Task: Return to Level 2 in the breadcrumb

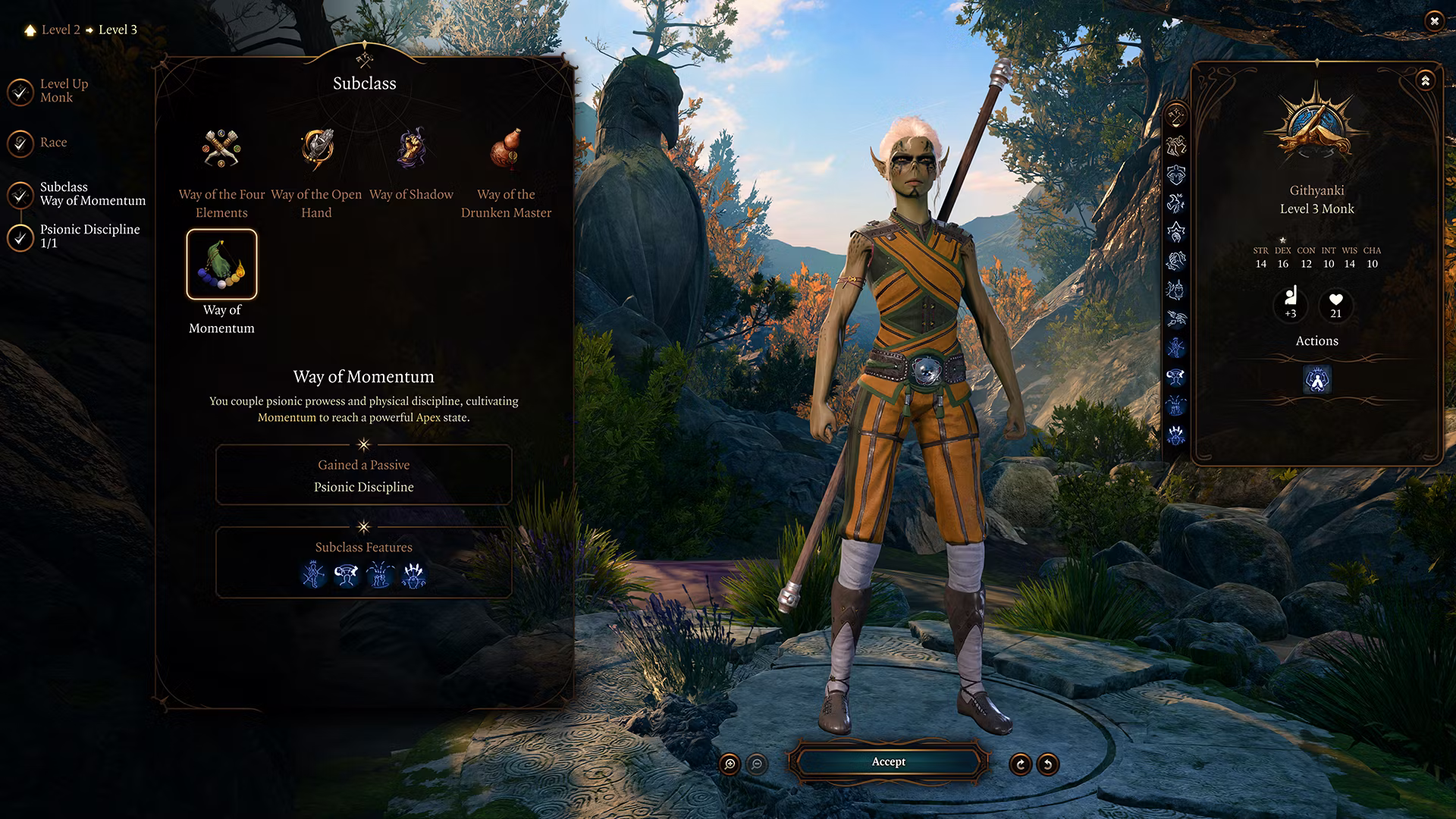Action: pos(61,30)
